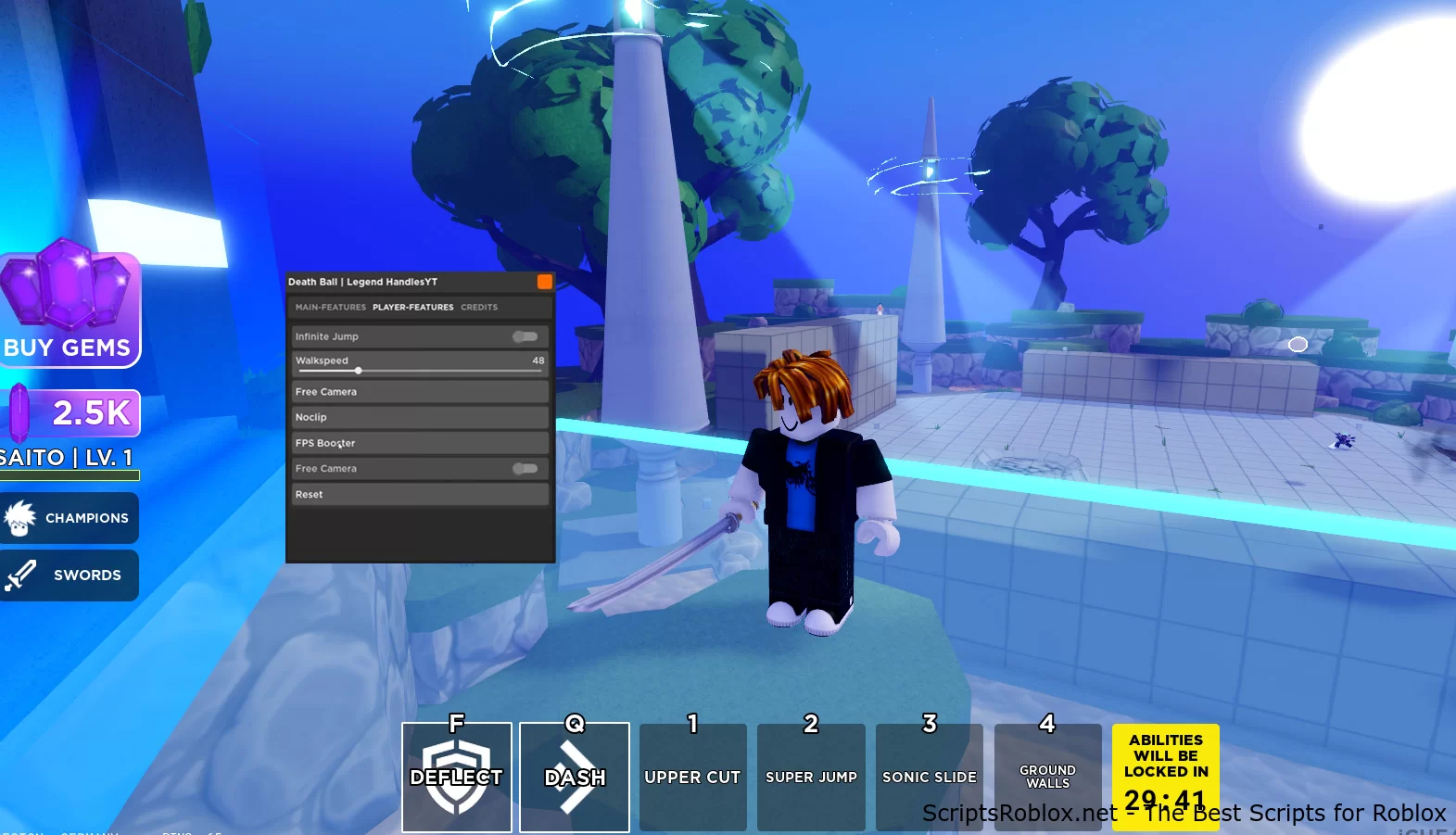The width and height of the screenshot is (1456, 835).
Task: Activate the Dash ability icon
Action: coord(574,777)
